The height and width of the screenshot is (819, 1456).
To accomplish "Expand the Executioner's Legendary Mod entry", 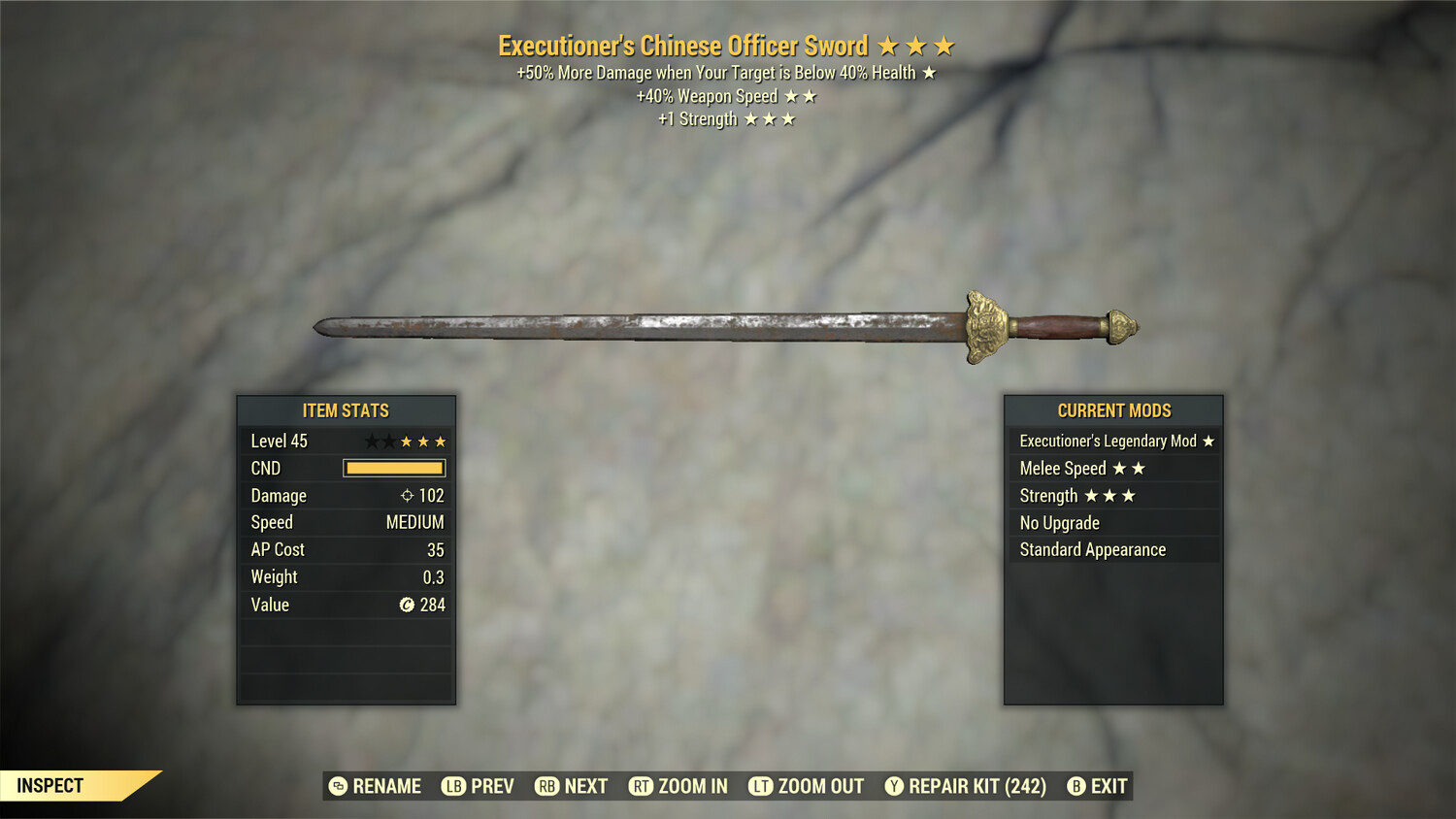I will [x=1113, y=441].
